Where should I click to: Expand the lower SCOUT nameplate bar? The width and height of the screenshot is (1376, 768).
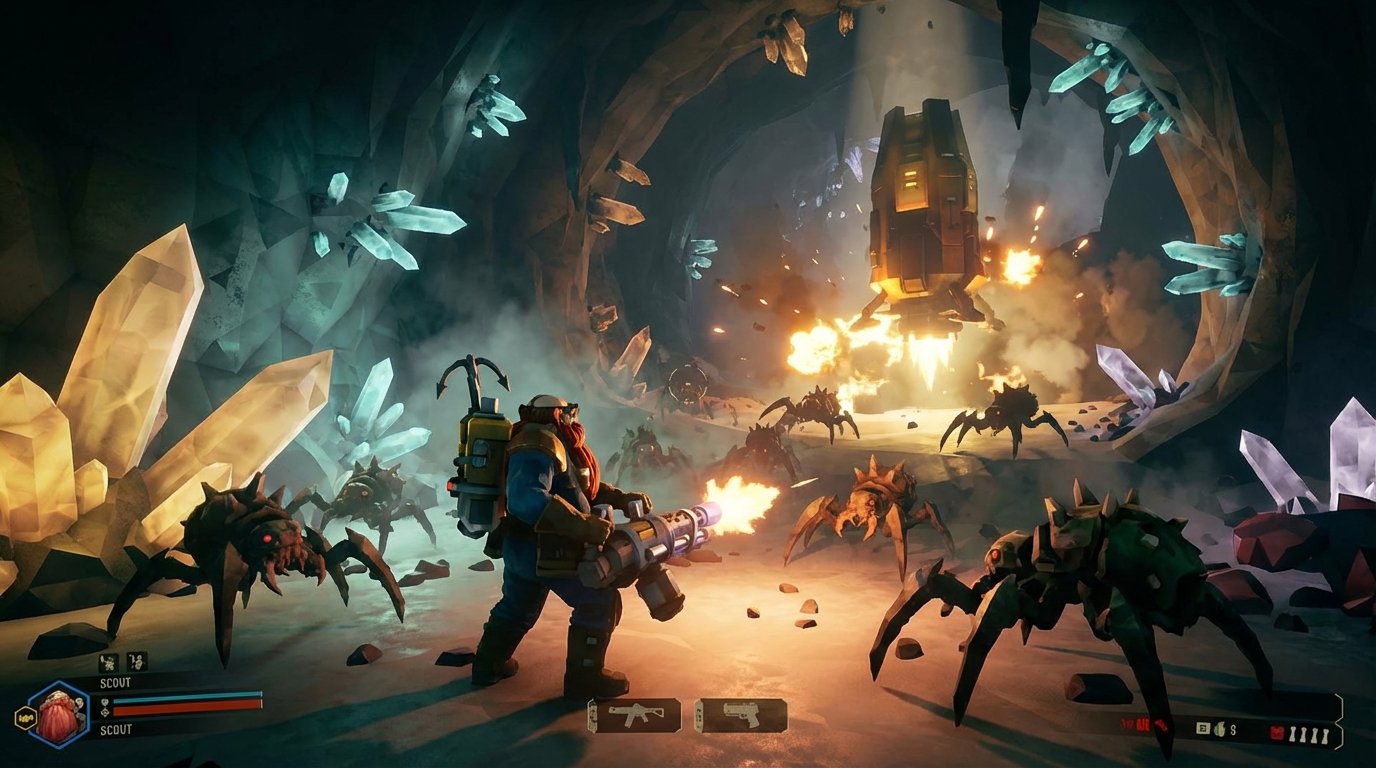tap(114, 728)
